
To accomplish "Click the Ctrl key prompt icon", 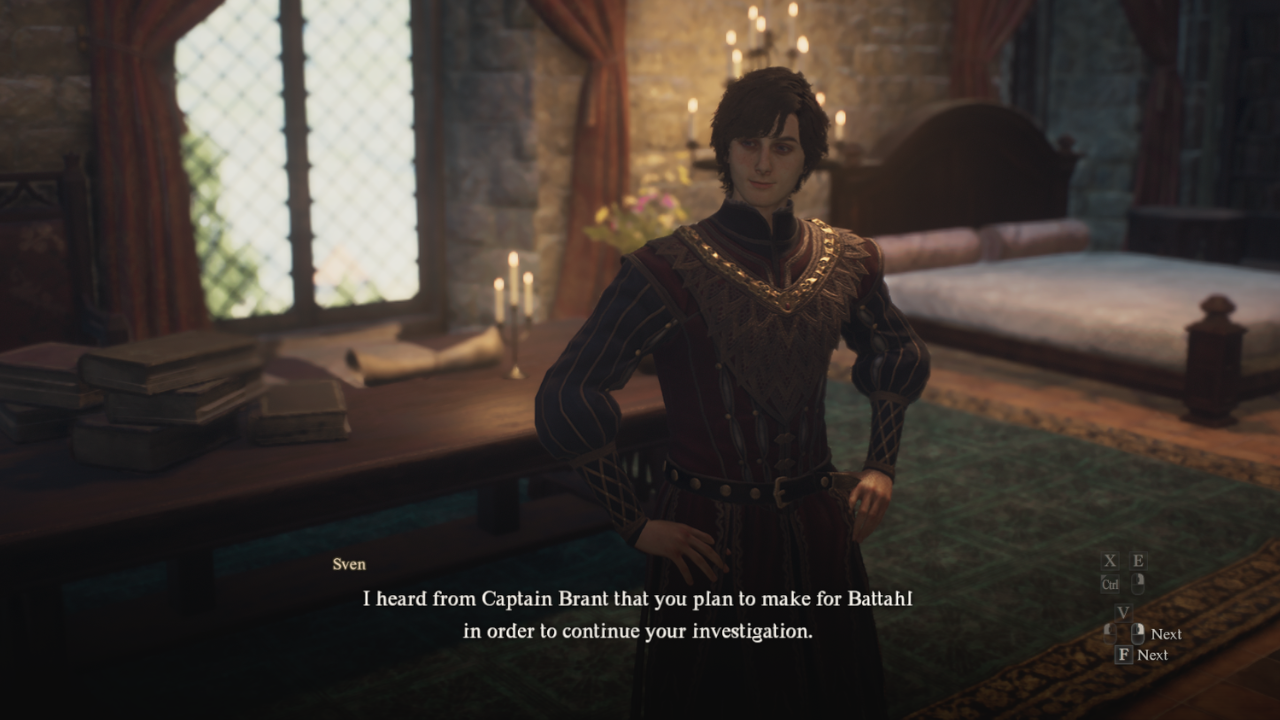I will tap(1111, 584).
